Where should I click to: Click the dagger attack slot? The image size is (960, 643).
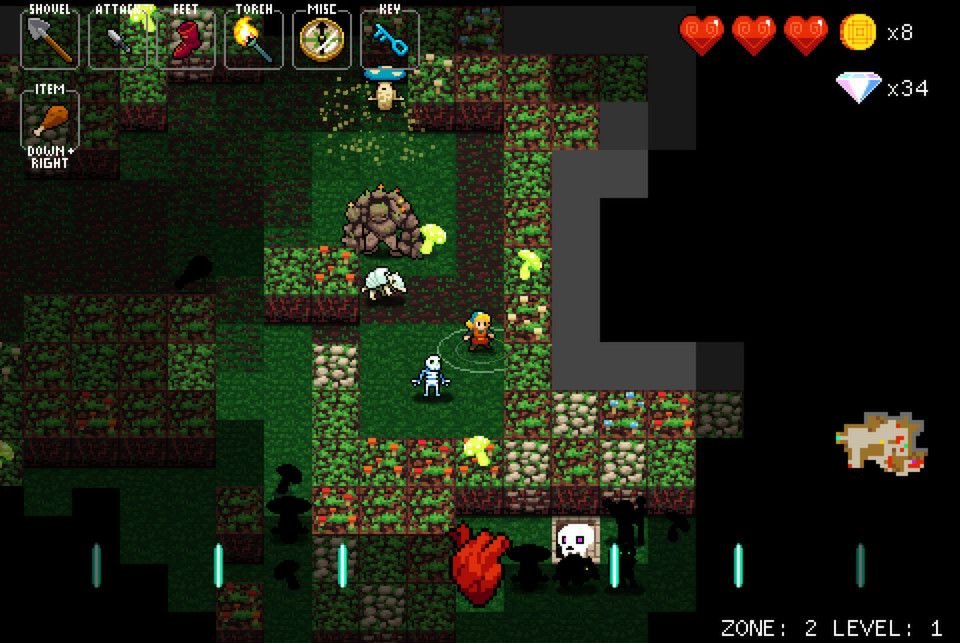coord(118,40)
